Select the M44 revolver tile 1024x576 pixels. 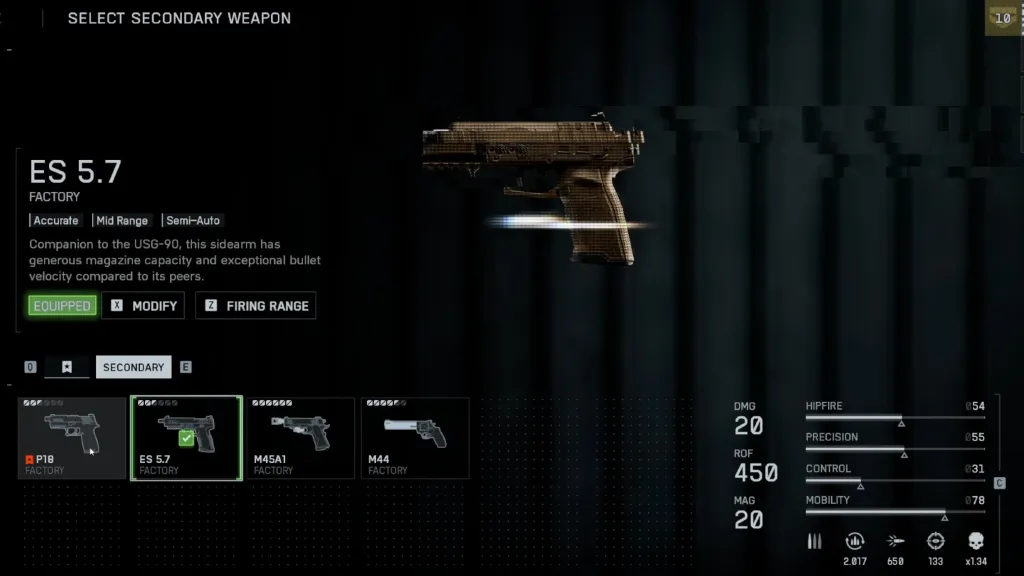coord(414,438)
